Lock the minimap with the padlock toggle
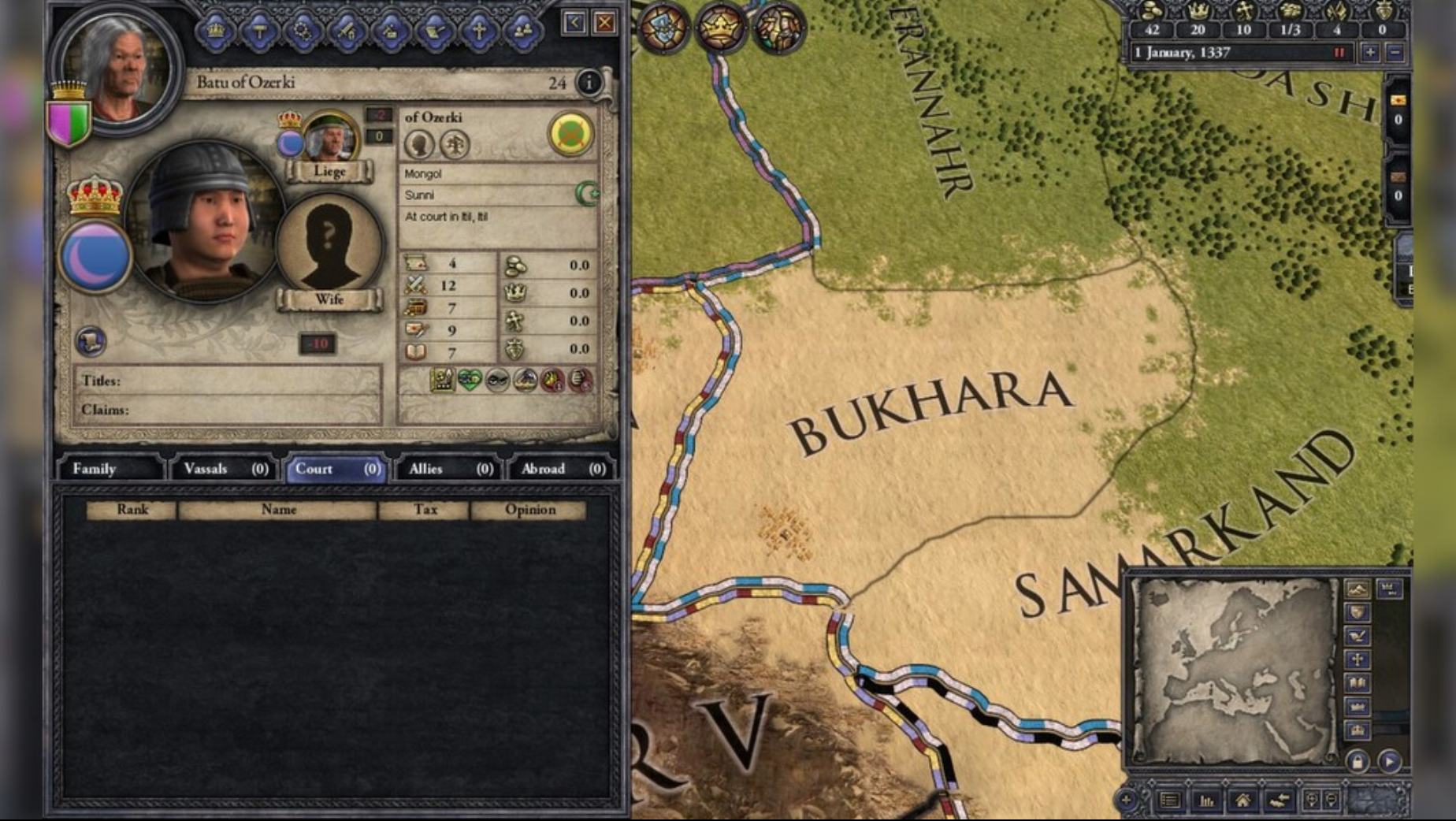 tap(1358, 761)
